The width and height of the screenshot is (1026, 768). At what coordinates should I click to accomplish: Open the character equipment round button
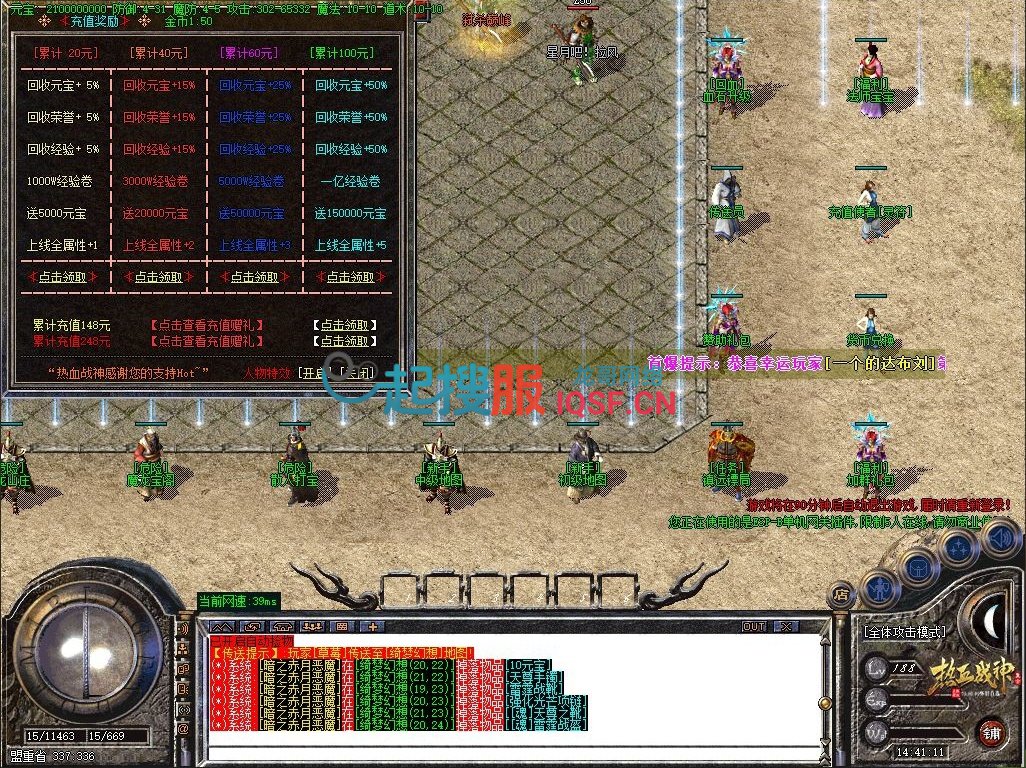coord(879,588)
